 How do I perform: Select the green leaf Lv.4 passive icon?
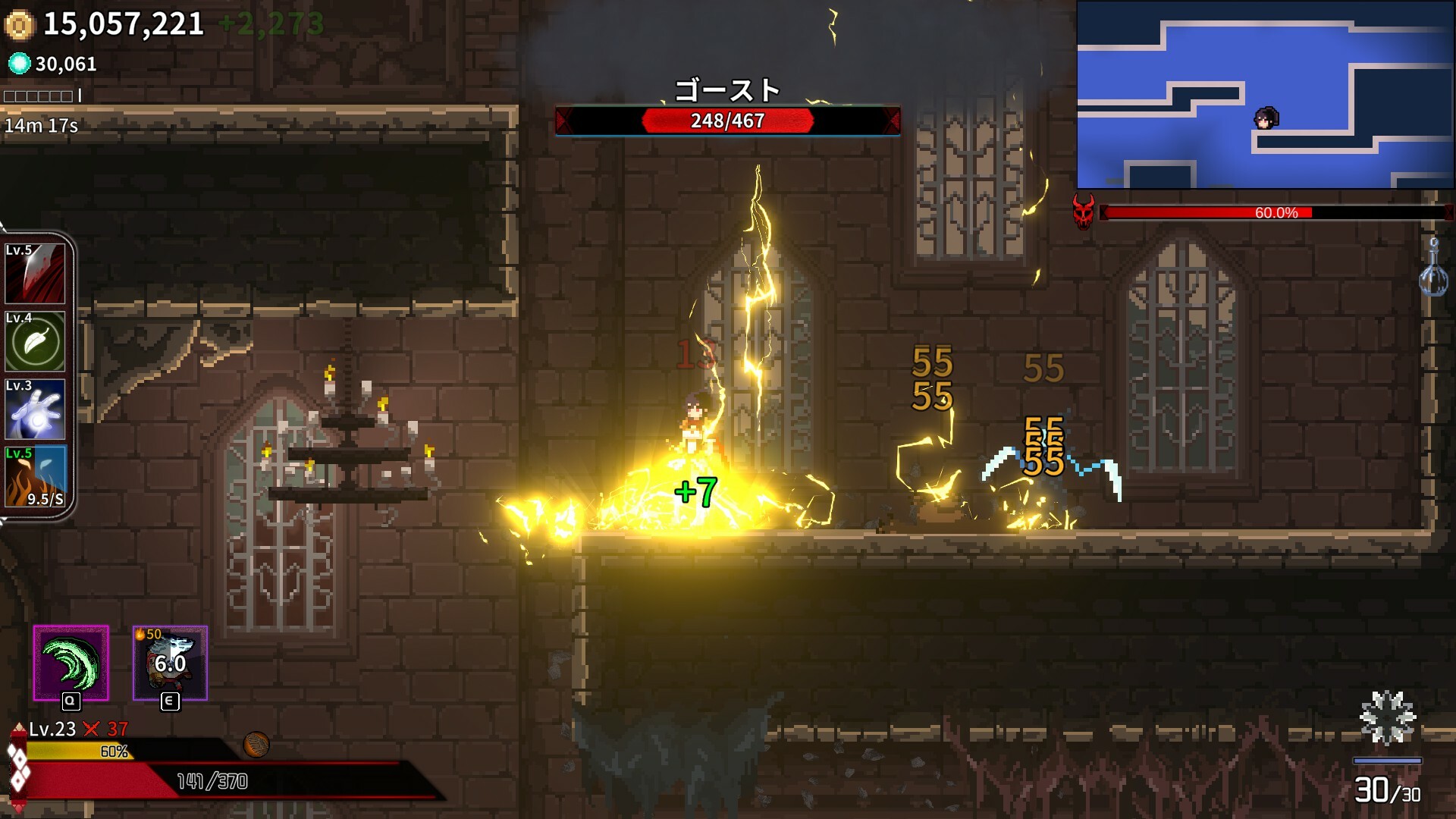pos(35,341)
